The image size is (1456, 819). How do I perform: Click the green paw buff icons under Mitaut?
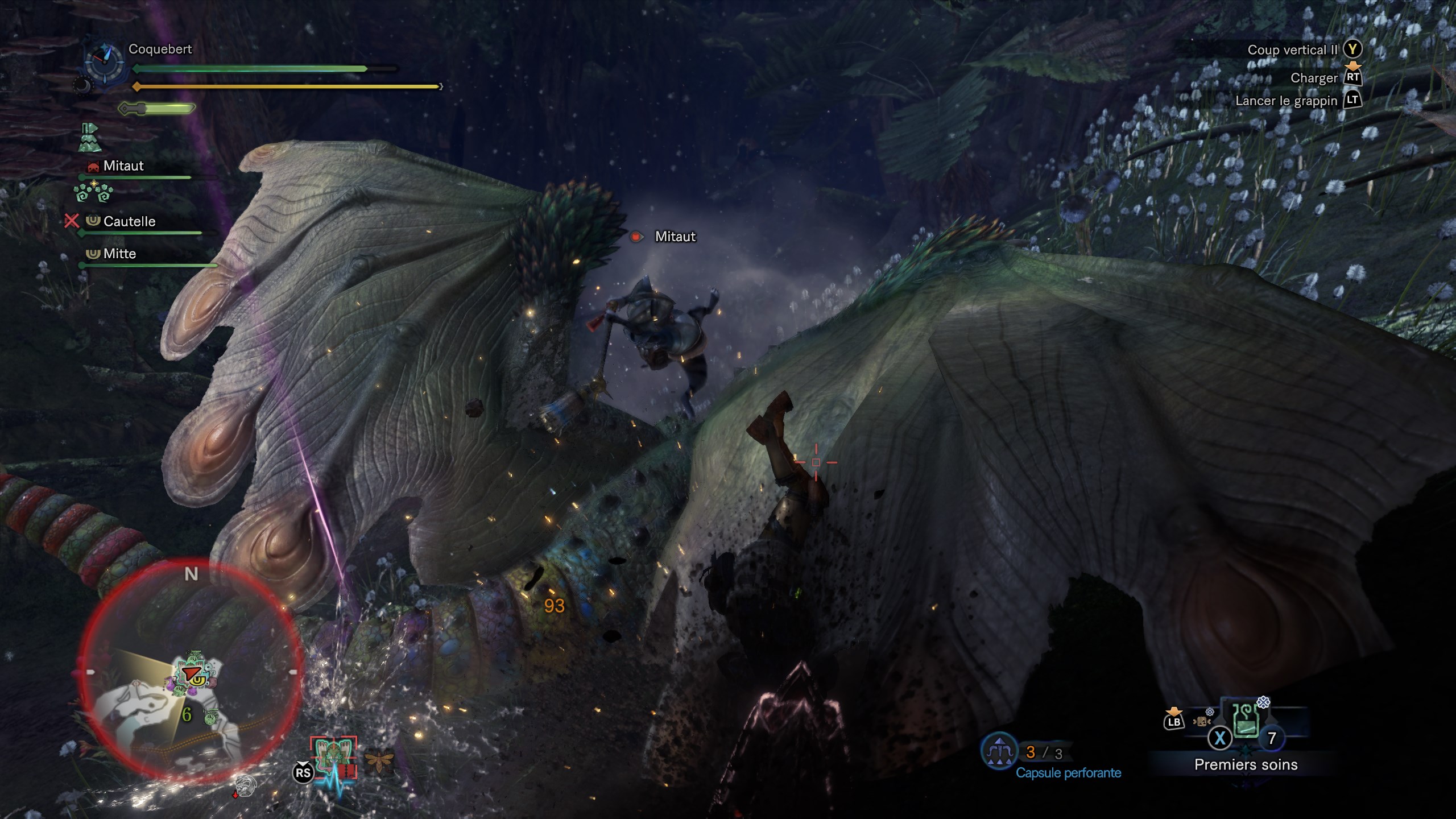94,192
